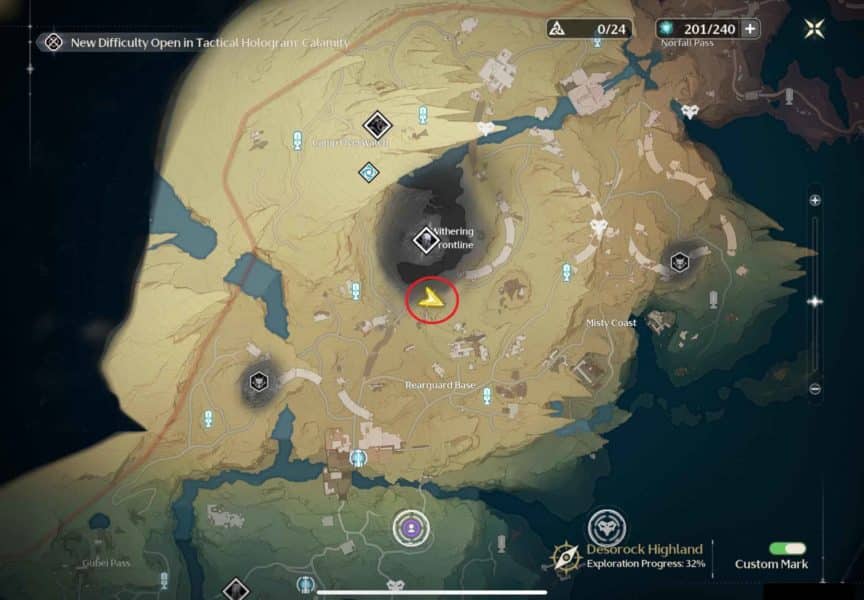Select the dark diamond marker above Camp Overwatch
Screen dimensions: 864x600
click(376, 125)
